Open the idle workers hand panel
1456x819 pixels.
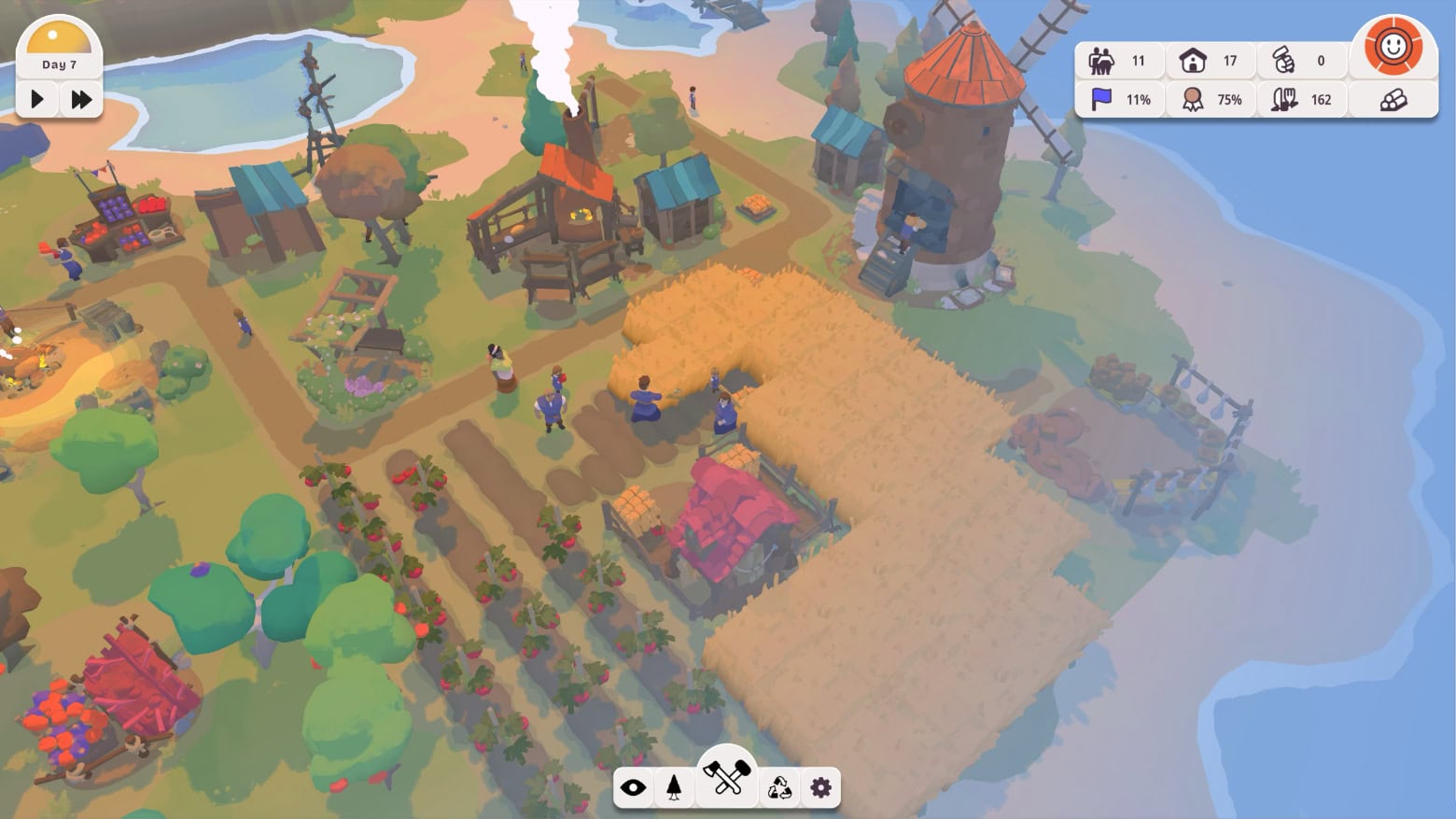coord(1301,62)
